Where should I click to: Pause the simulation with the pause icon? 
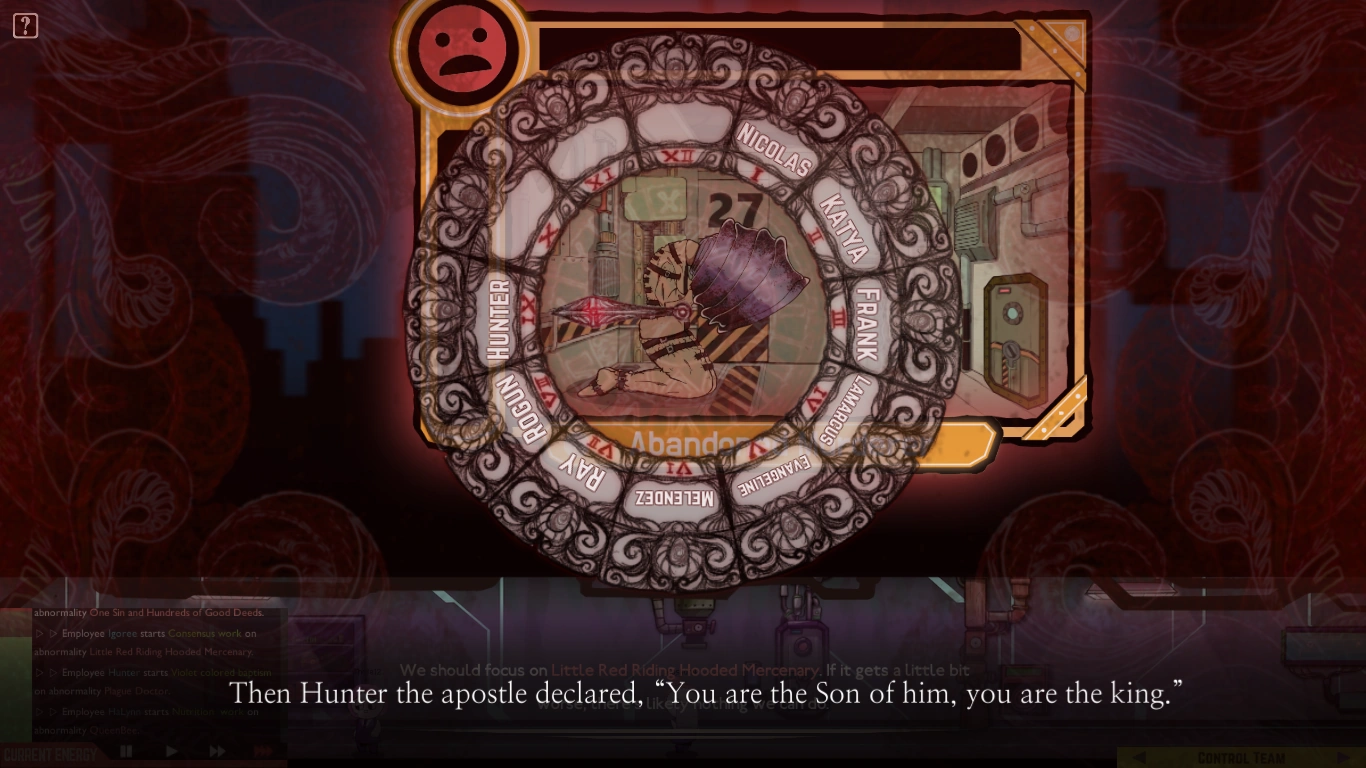tap(128, 751)
